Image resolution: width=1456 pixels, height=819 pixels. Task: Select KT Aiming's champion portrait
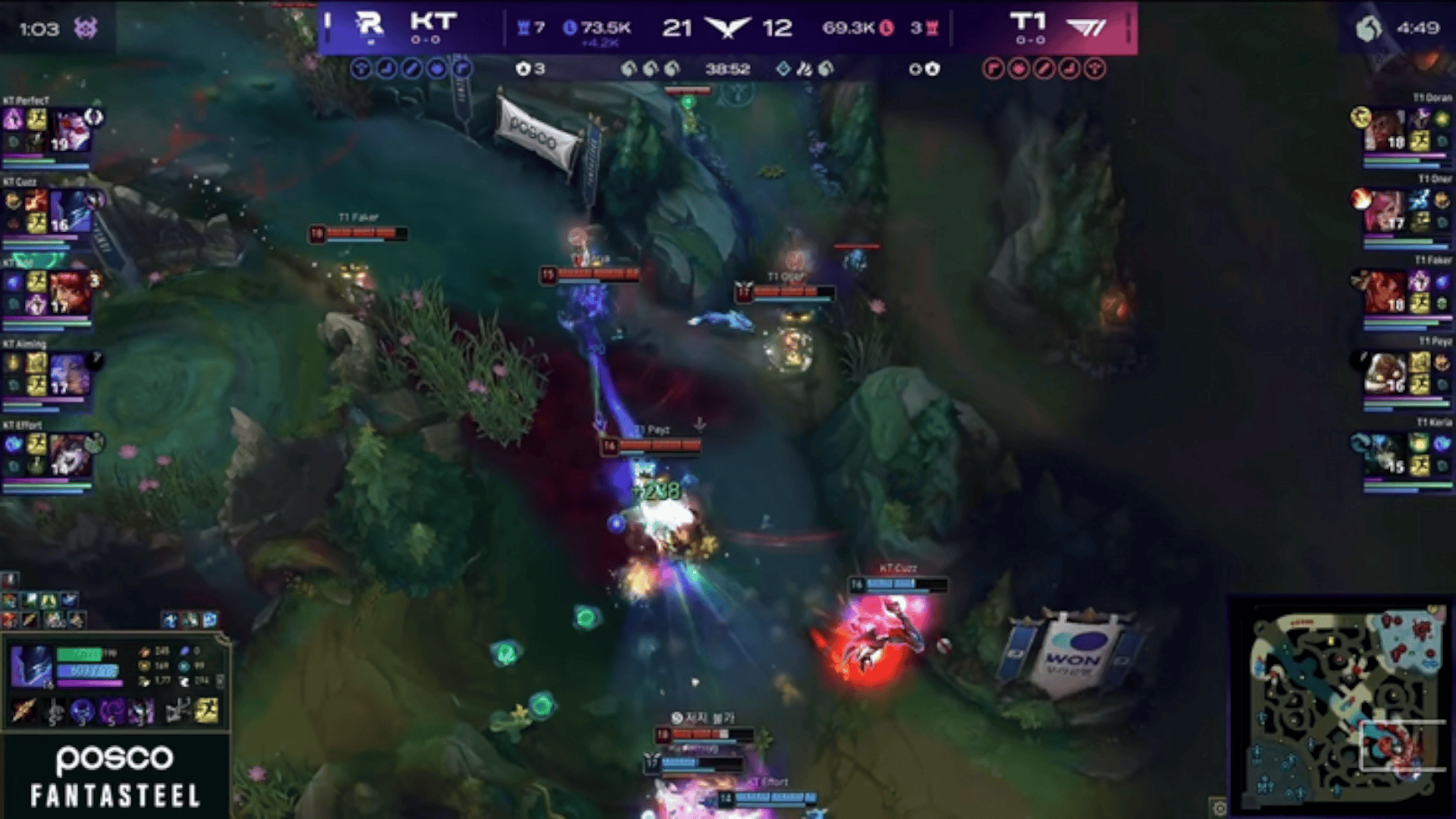click(71, 374)
